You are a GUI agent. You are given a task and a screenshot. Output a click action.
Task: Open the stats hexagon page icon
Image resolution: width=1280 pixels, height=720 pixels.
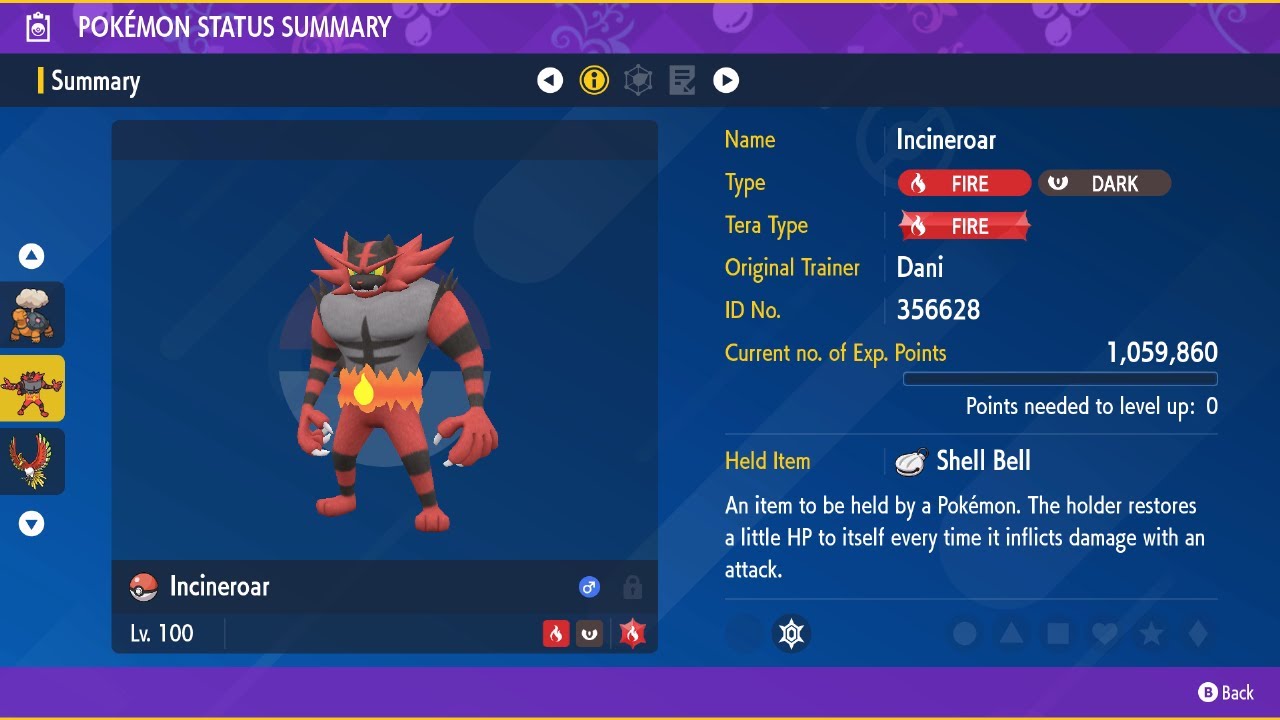tap(638, 80)
